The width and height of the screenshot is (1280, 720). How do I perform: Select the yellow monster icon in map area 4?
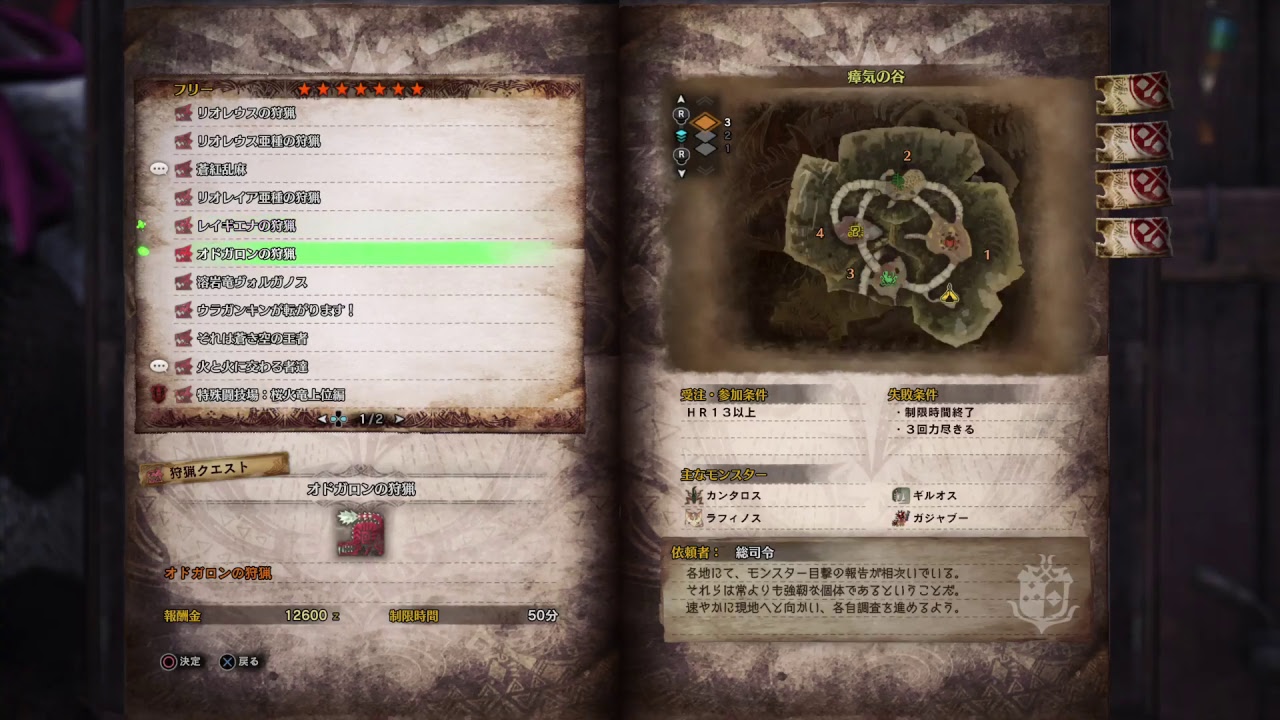pos(856,231)
